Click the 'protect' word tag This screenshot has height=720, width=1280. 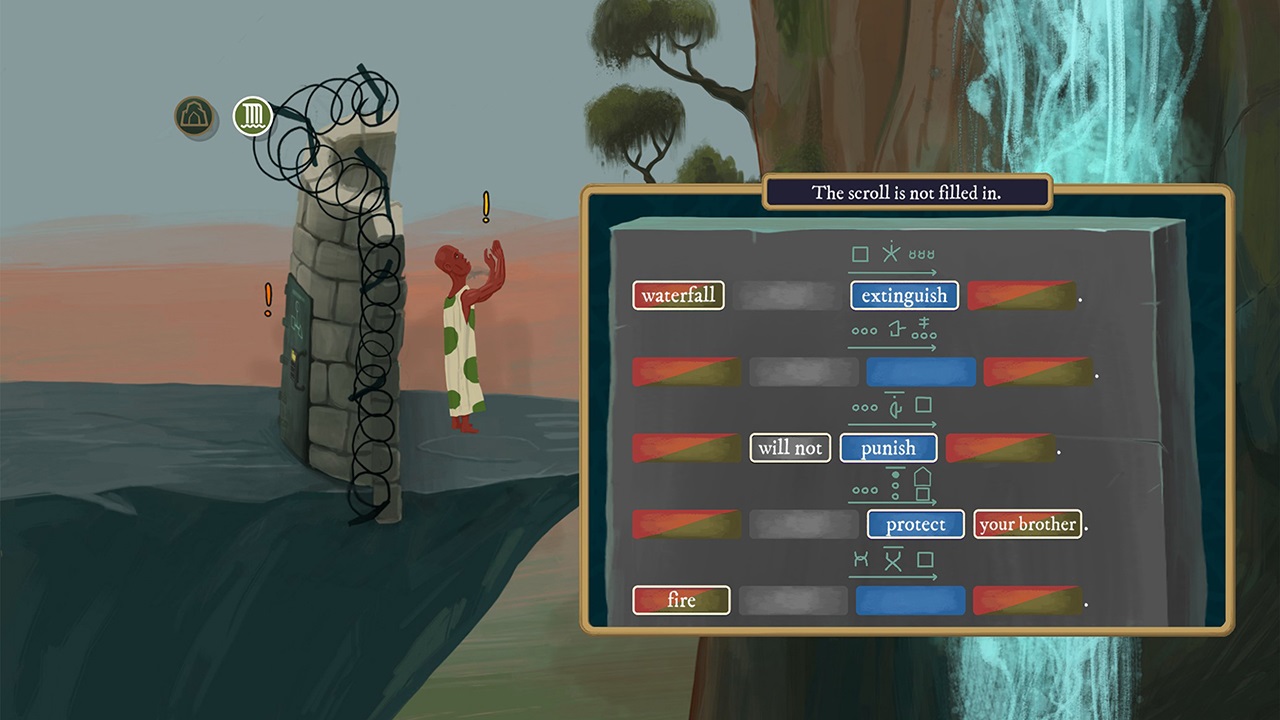pyautogui.click(x=915, y=524)
